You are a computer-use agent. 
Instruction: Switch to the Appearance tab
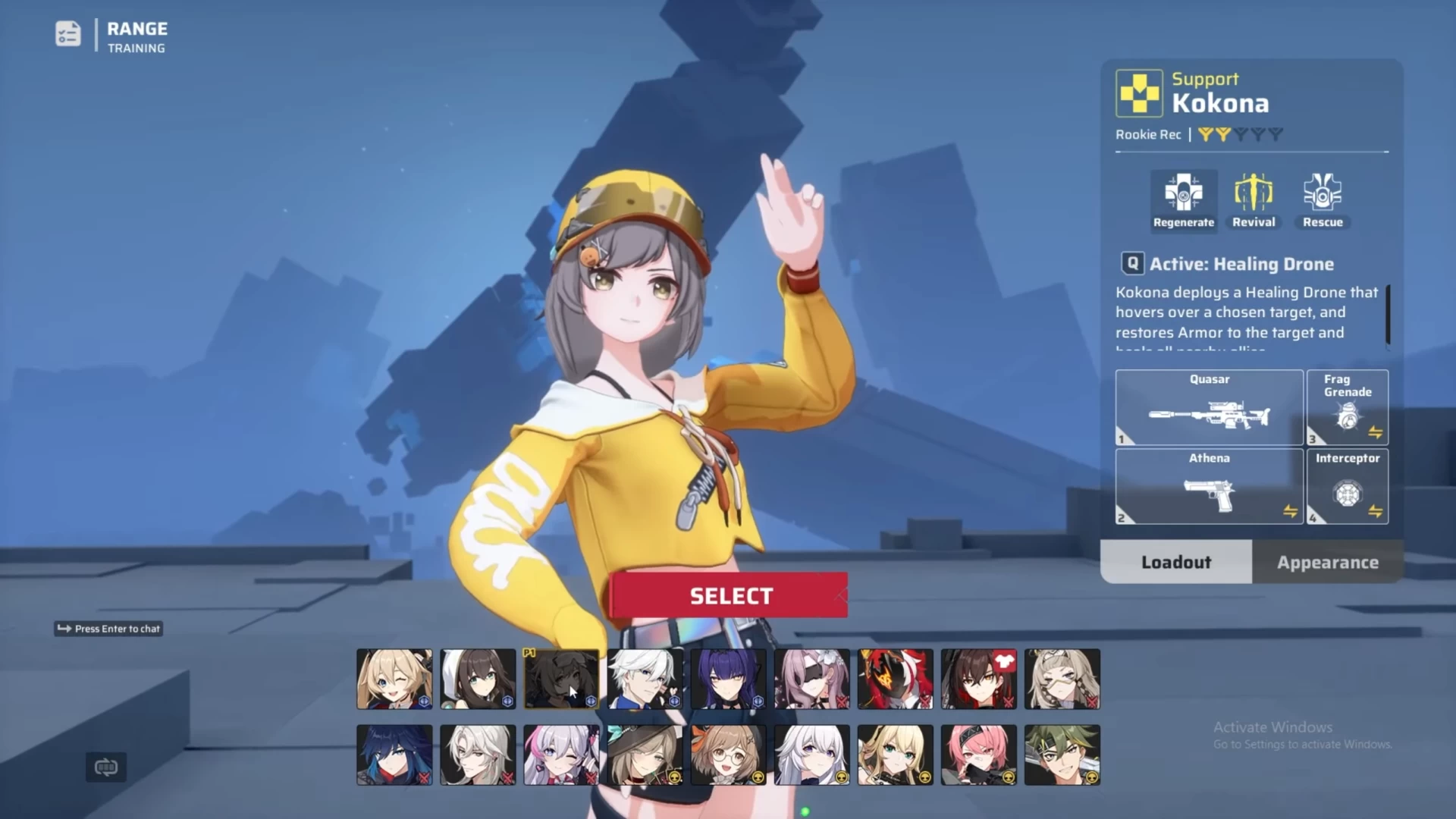1327,562
